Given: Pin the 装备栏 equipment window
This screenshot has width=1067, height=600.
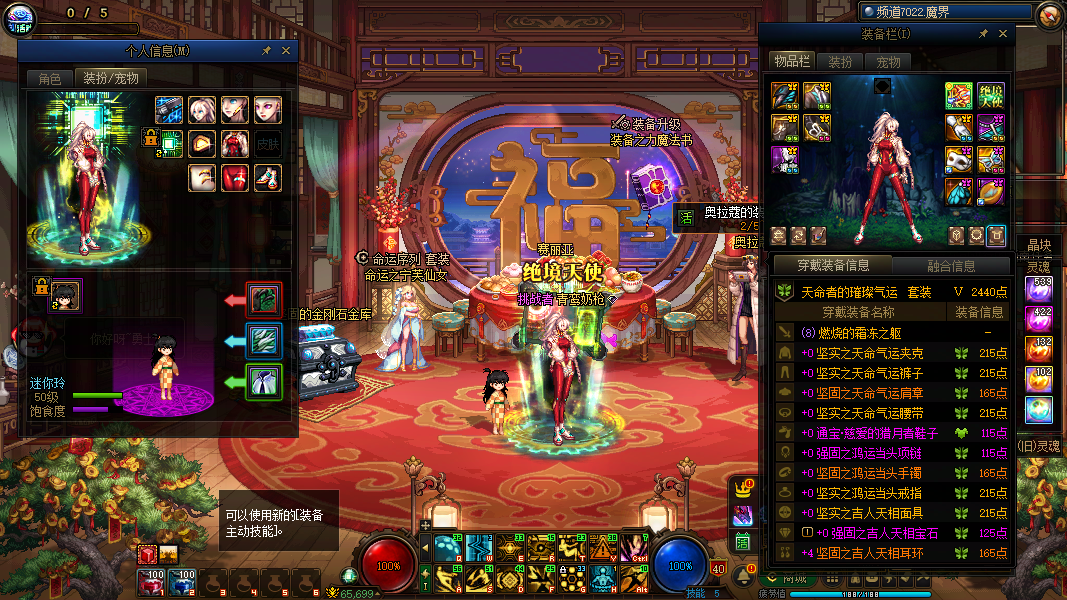Looking at the screenshot, I should tap(983, 34).
